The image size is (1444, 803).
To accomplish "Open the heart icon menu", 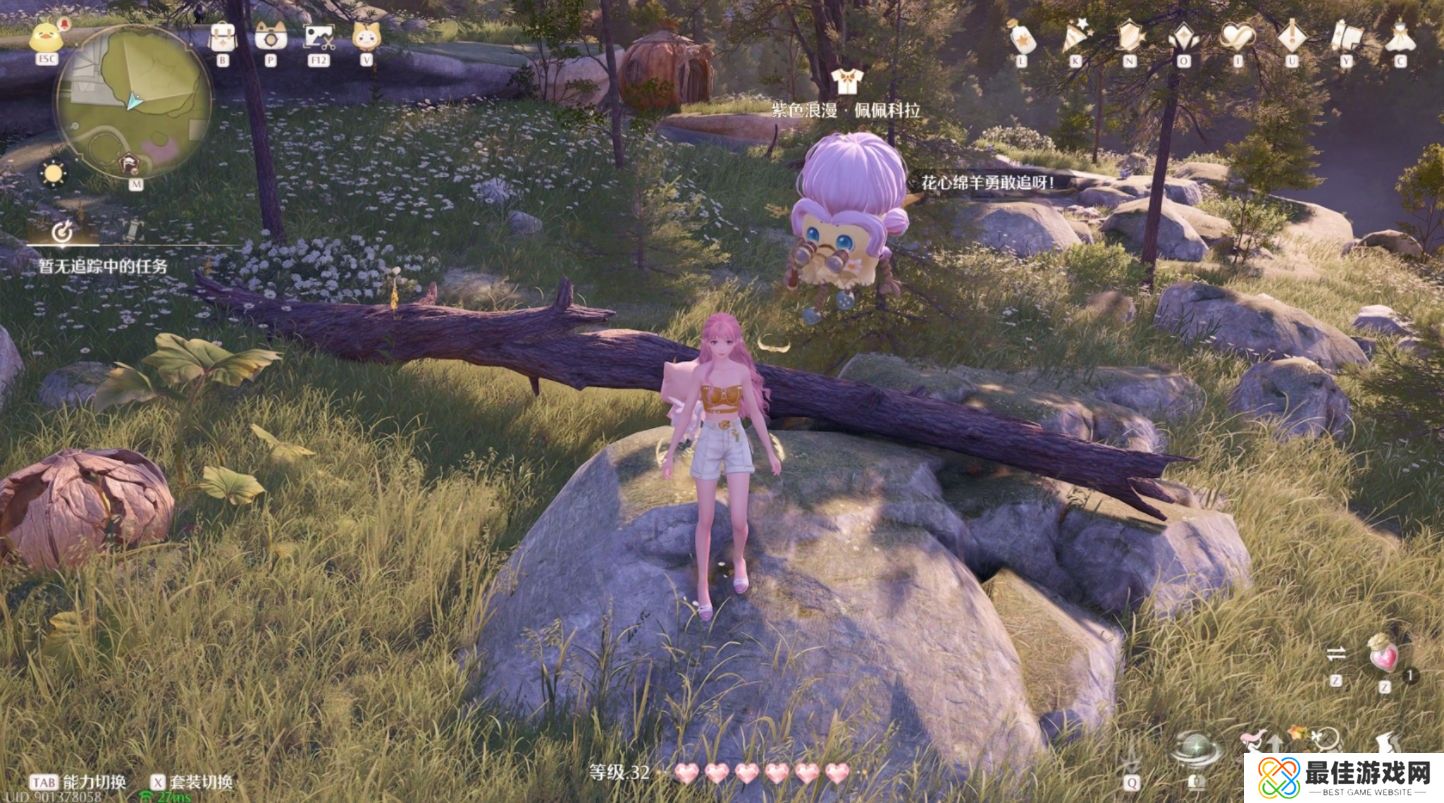I will click(x=1237, y=37).
